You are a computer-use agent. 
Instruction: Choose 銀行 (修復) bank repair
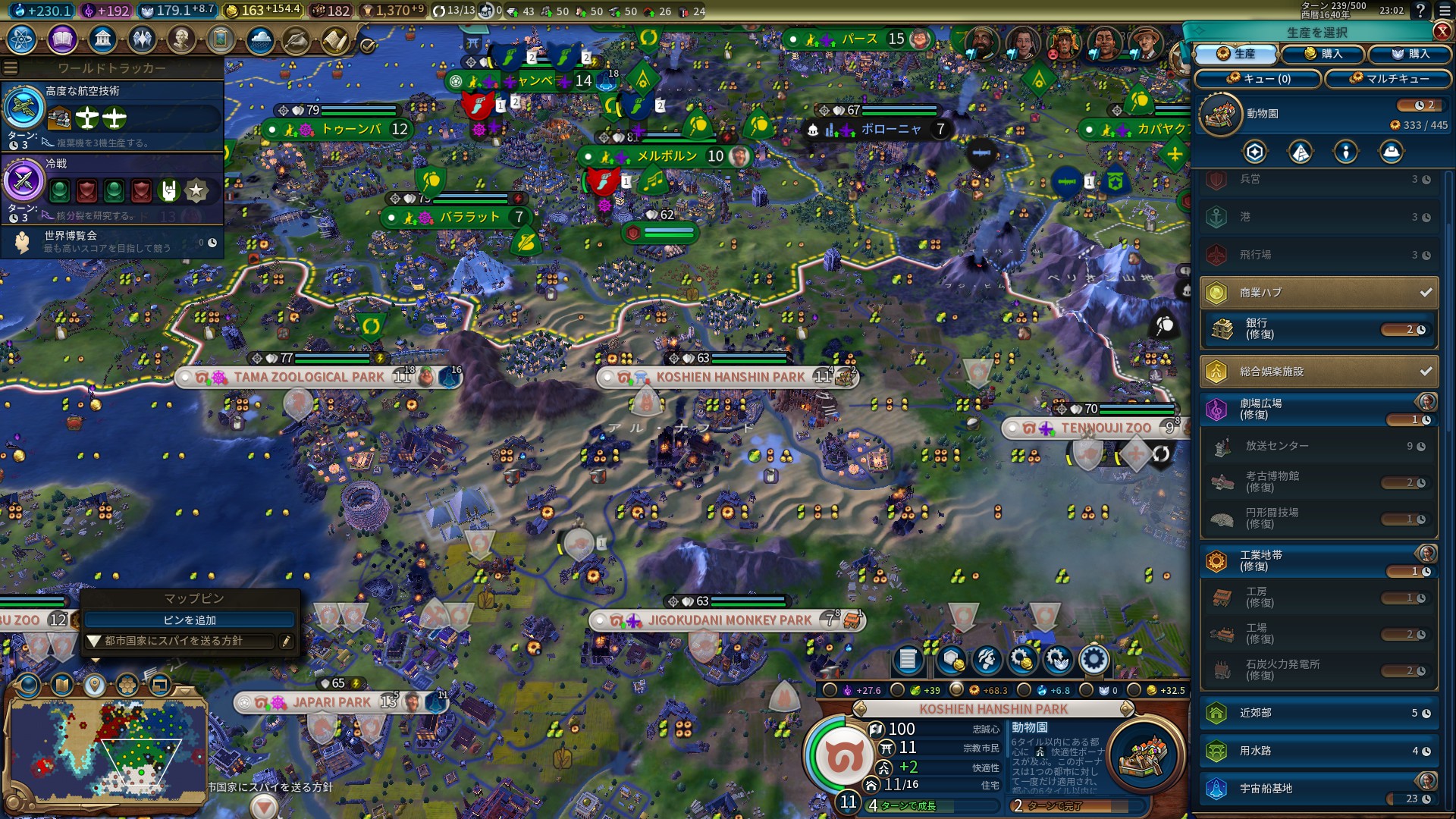(x=1319, y=329)
